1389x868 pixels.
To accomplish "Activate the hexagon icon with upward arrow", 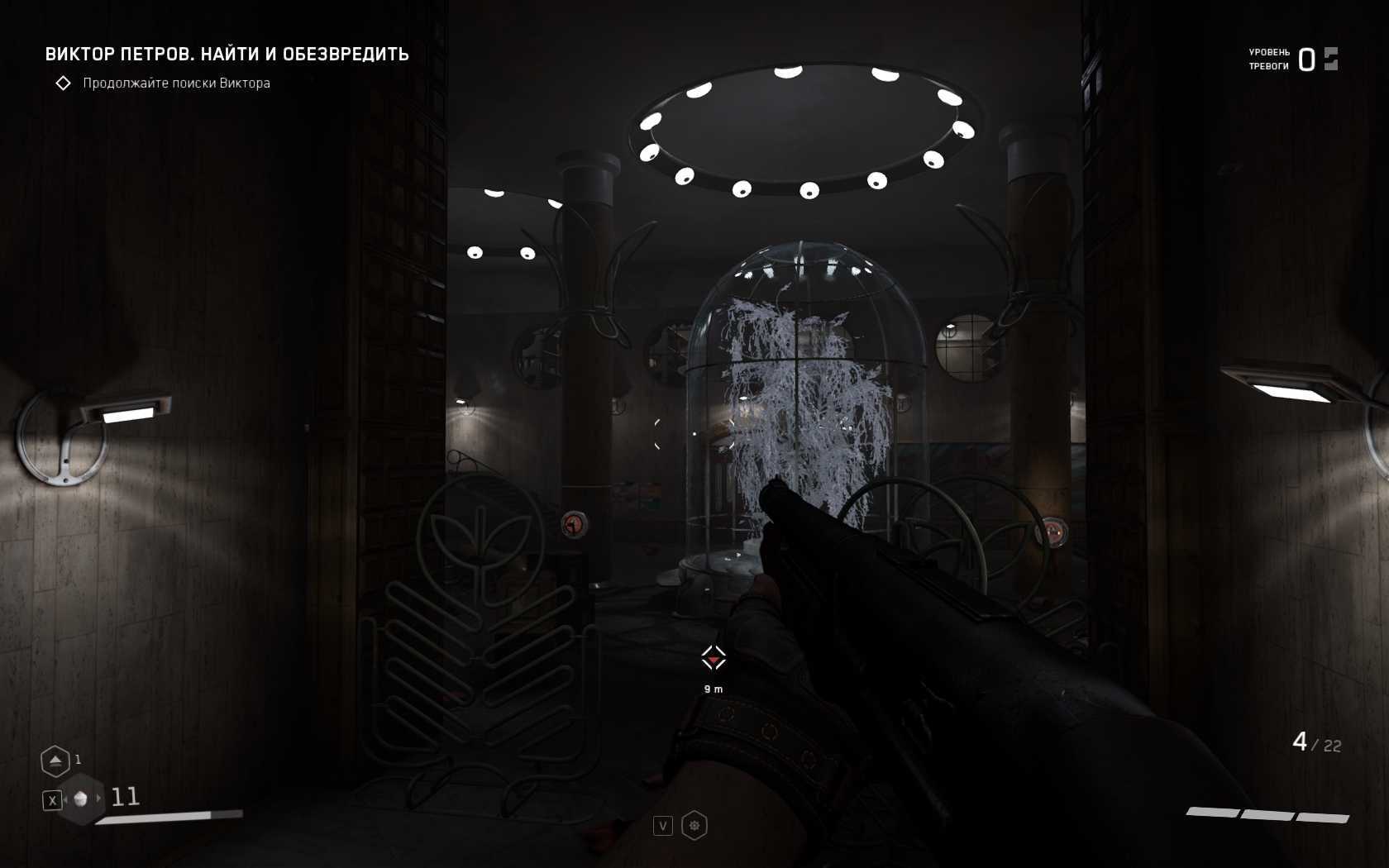I will click(x=55, y=761).
